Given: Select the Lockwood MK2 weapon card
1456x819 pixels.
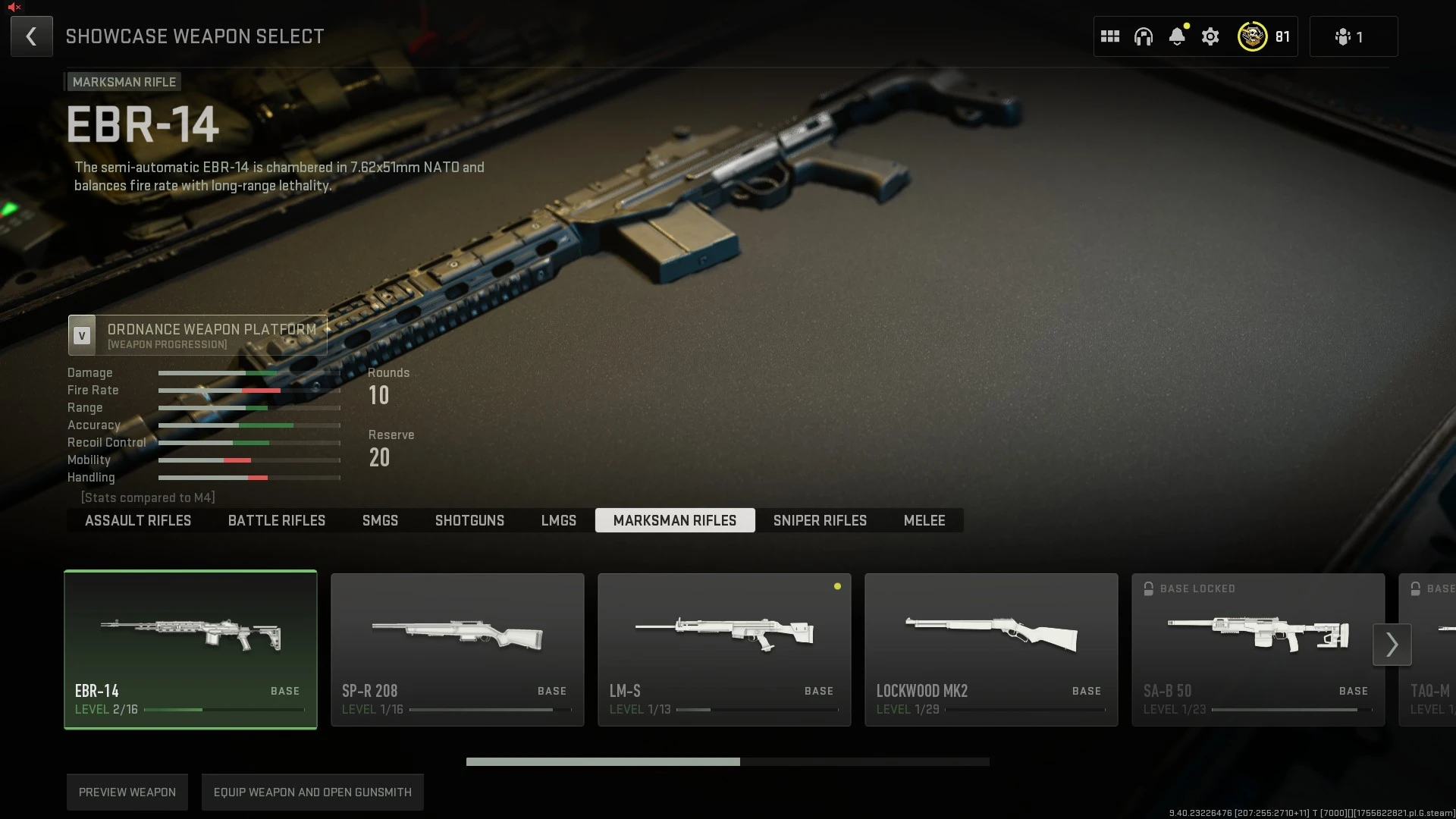Looking at the screenshot, I should 991,649.
